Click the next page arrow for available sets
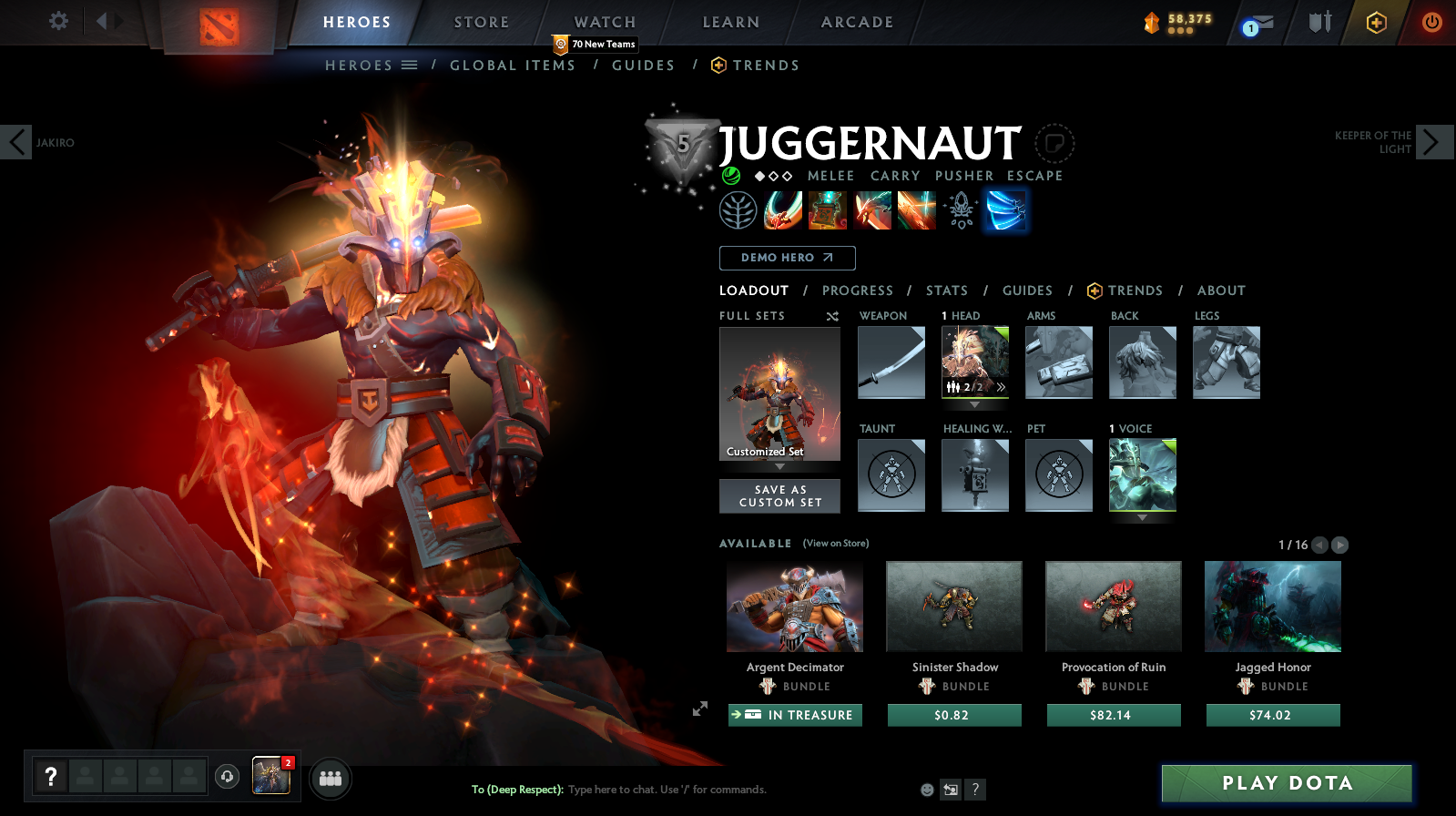This screenshot has width=1456, height=816. tap(1339, 545)
